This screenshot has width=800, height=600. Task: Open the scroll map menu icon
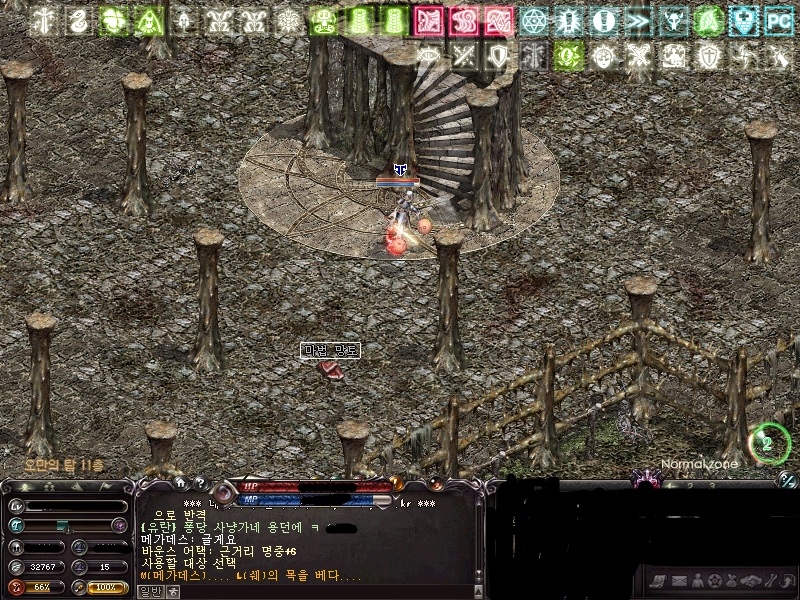pos(657,580)
